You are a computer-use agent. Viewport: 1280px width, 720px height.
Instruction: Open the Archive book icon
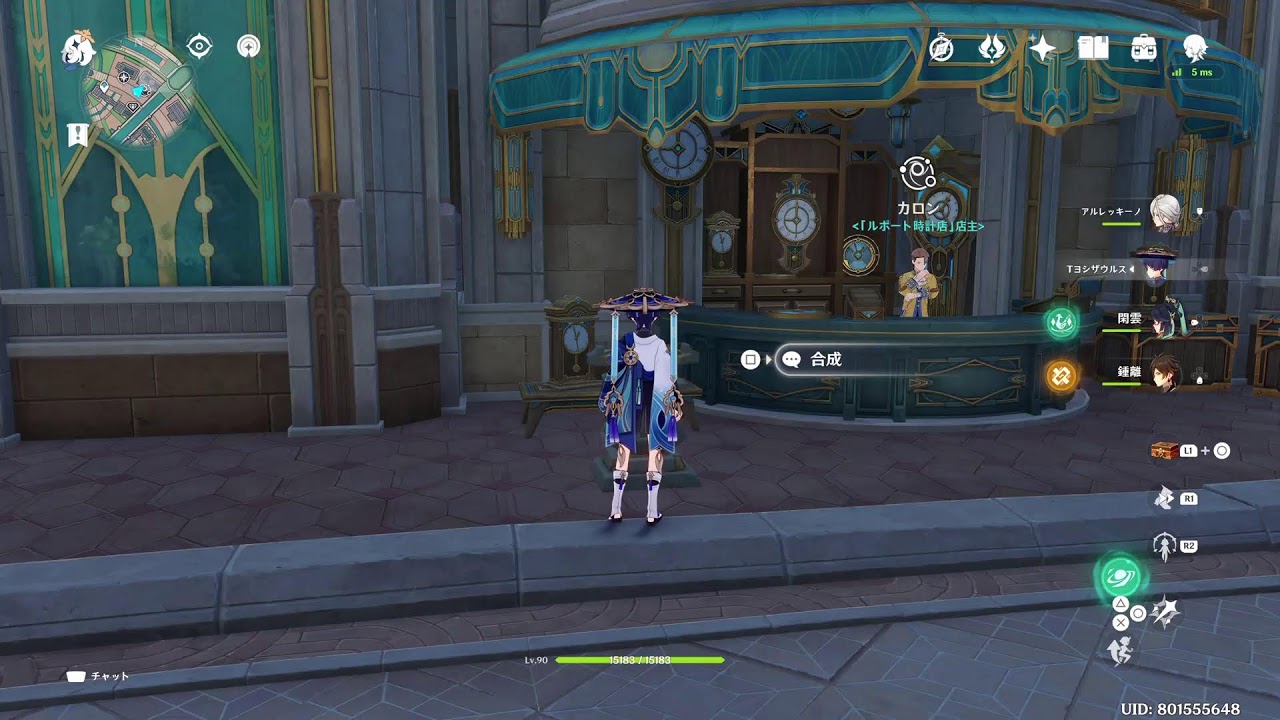pos(1092,46)
